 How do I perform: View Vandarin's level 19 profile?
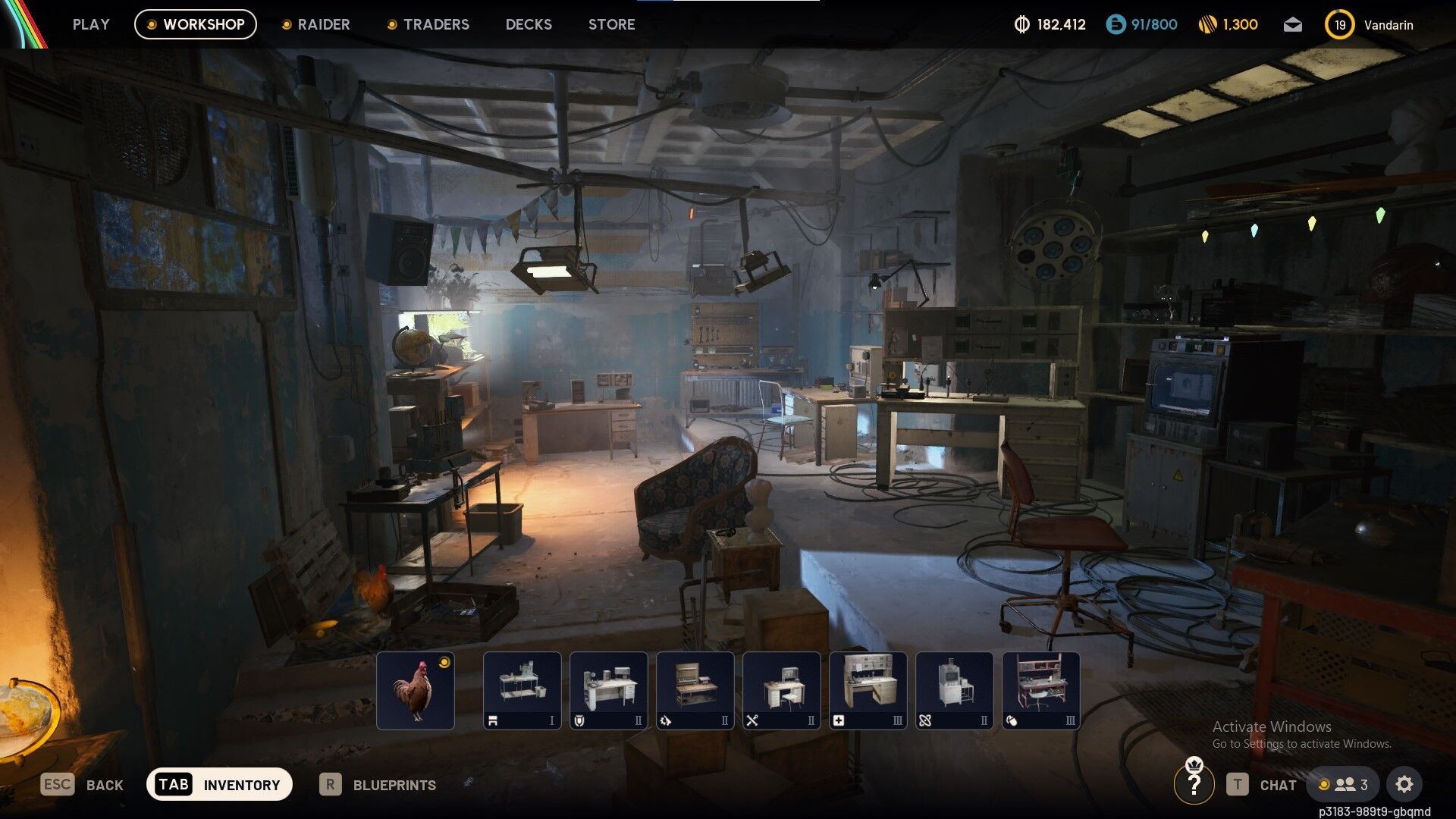[x=1369, y=25]
